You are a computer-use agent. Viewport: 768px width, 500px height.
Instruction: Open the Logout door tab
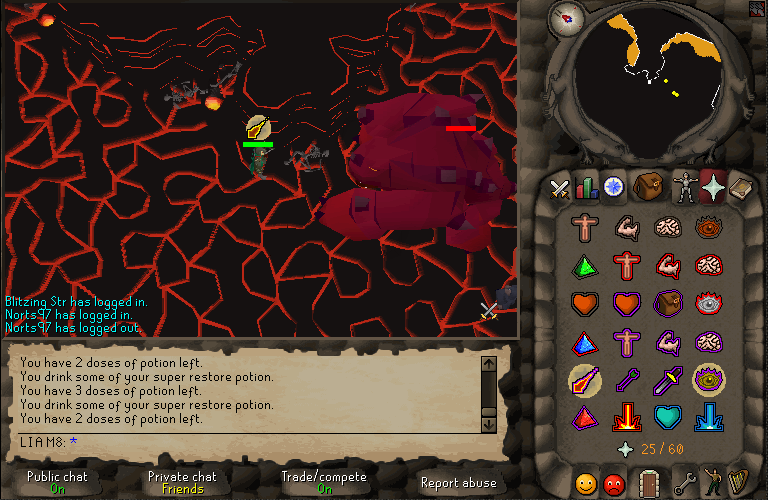649,483
